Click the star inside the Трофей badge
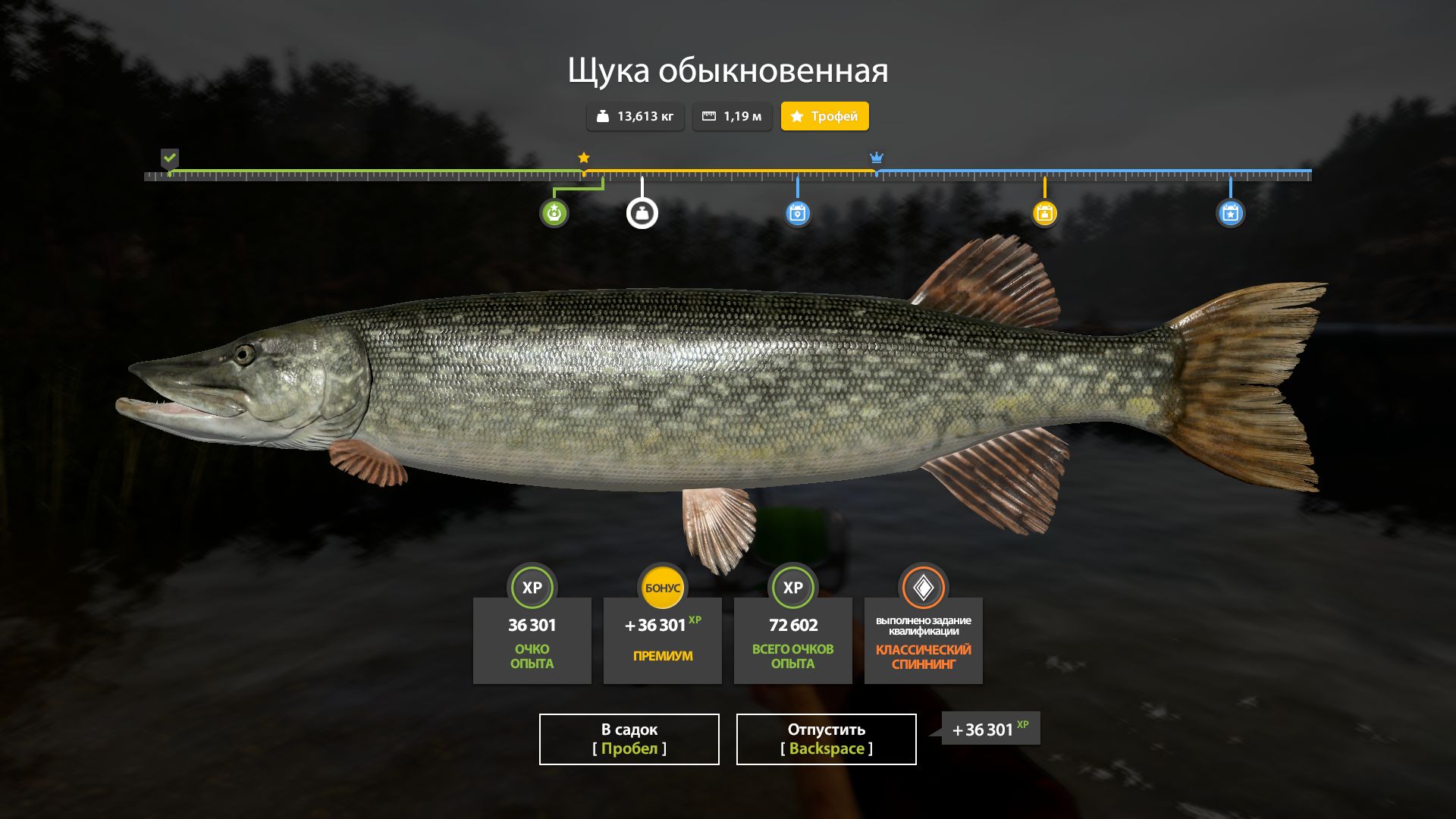Image resolution: width=1456 pixels, height=819 pixels. click(795, 116)
